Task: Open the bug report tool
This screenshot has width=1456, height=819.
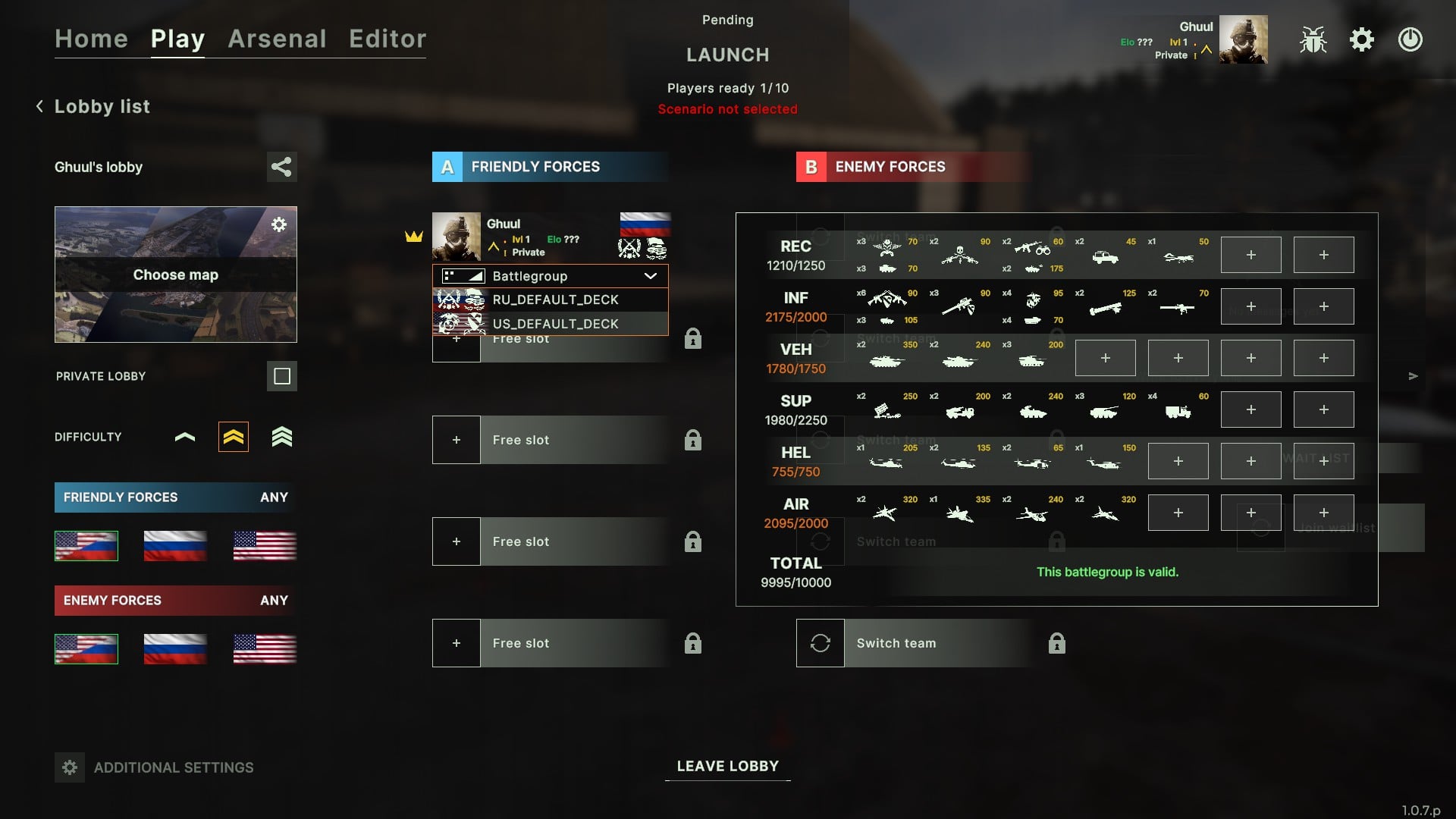Action: [x=1312, y=40]
